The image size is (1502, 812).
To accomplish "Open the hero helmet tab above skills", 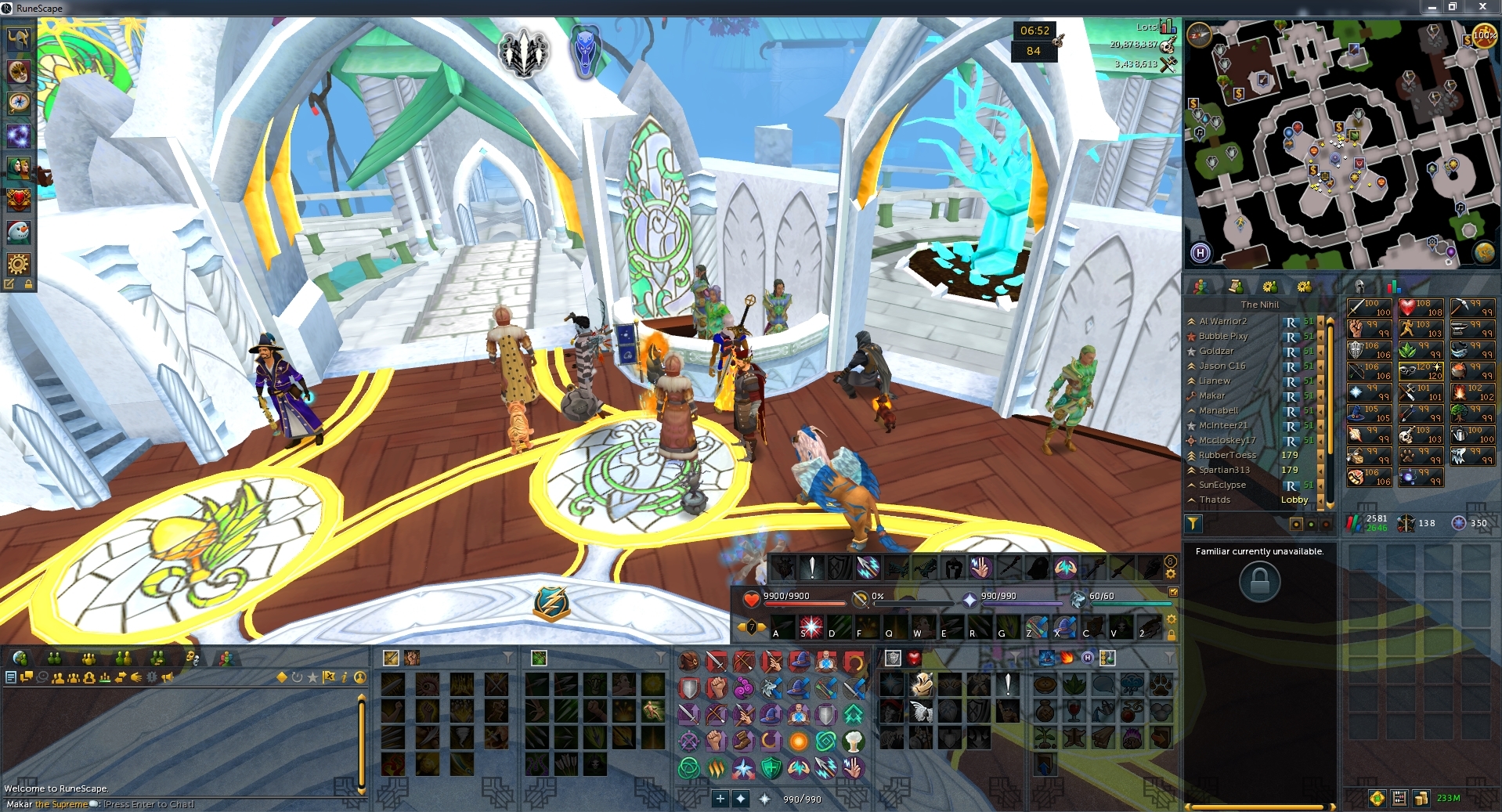I will (1359, 287).
